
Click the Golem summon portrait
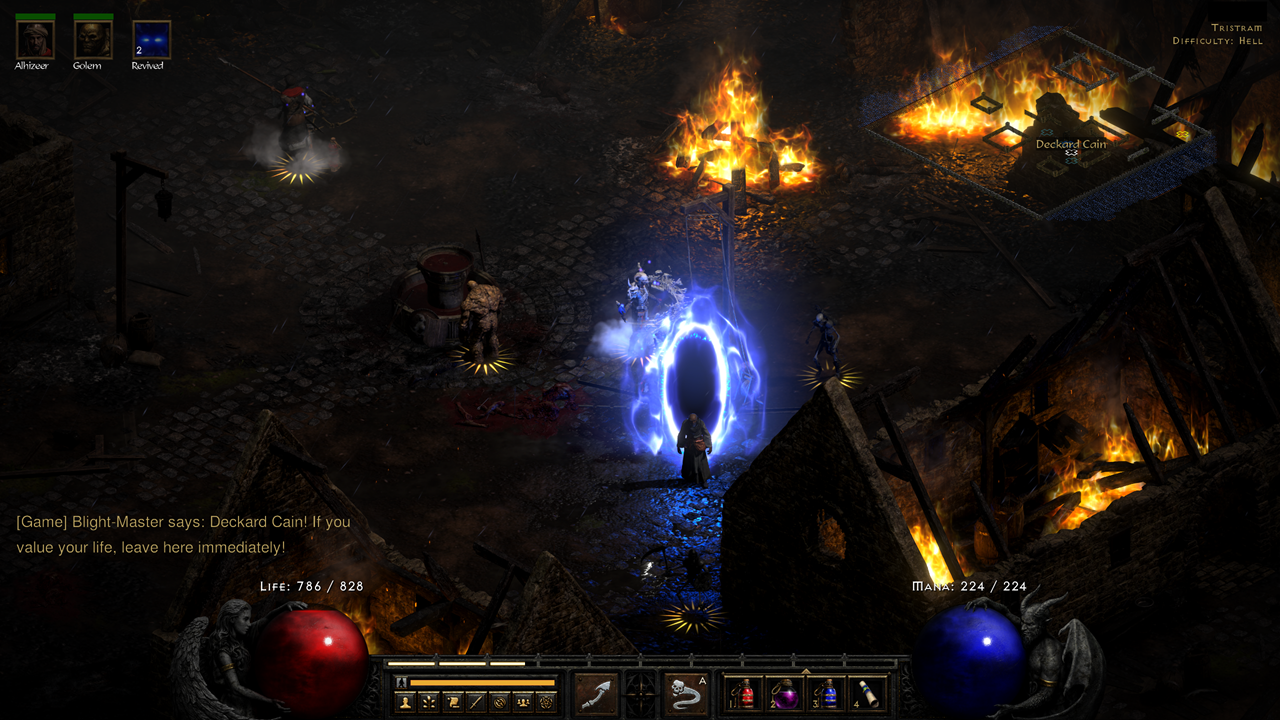[x=93, y=40]
